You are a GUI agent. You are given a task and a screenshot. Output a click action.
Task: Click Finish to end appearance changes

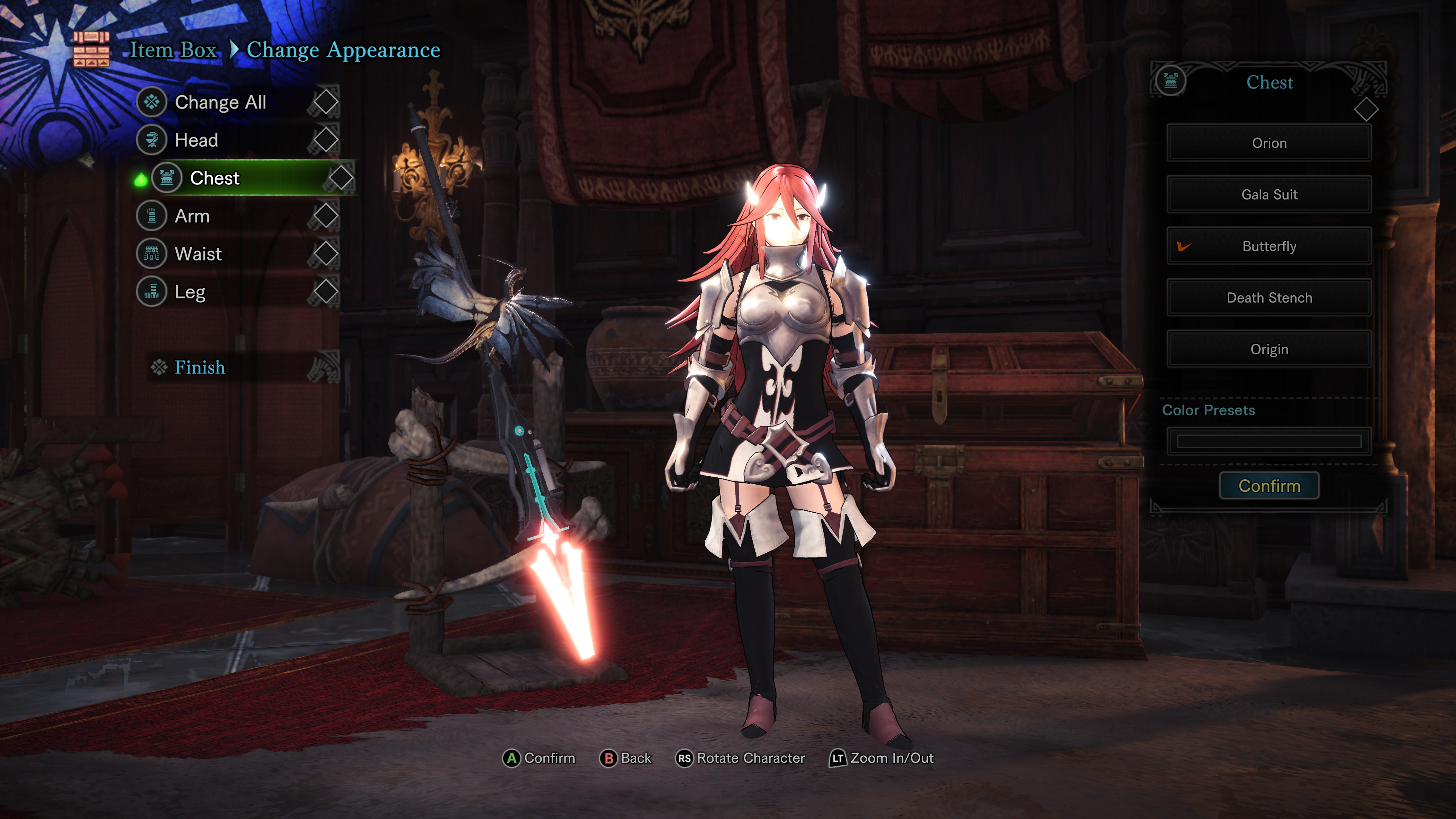coord(199,367)
